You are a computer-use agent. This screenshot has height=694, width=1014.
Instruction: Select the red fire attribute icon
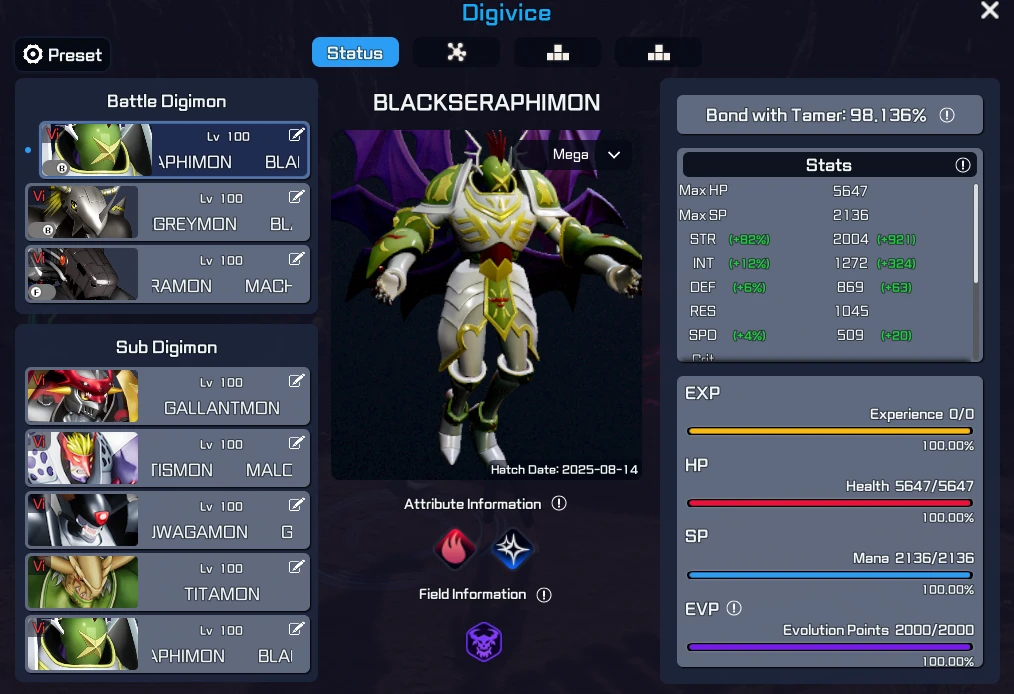click(x=456, y=548)
